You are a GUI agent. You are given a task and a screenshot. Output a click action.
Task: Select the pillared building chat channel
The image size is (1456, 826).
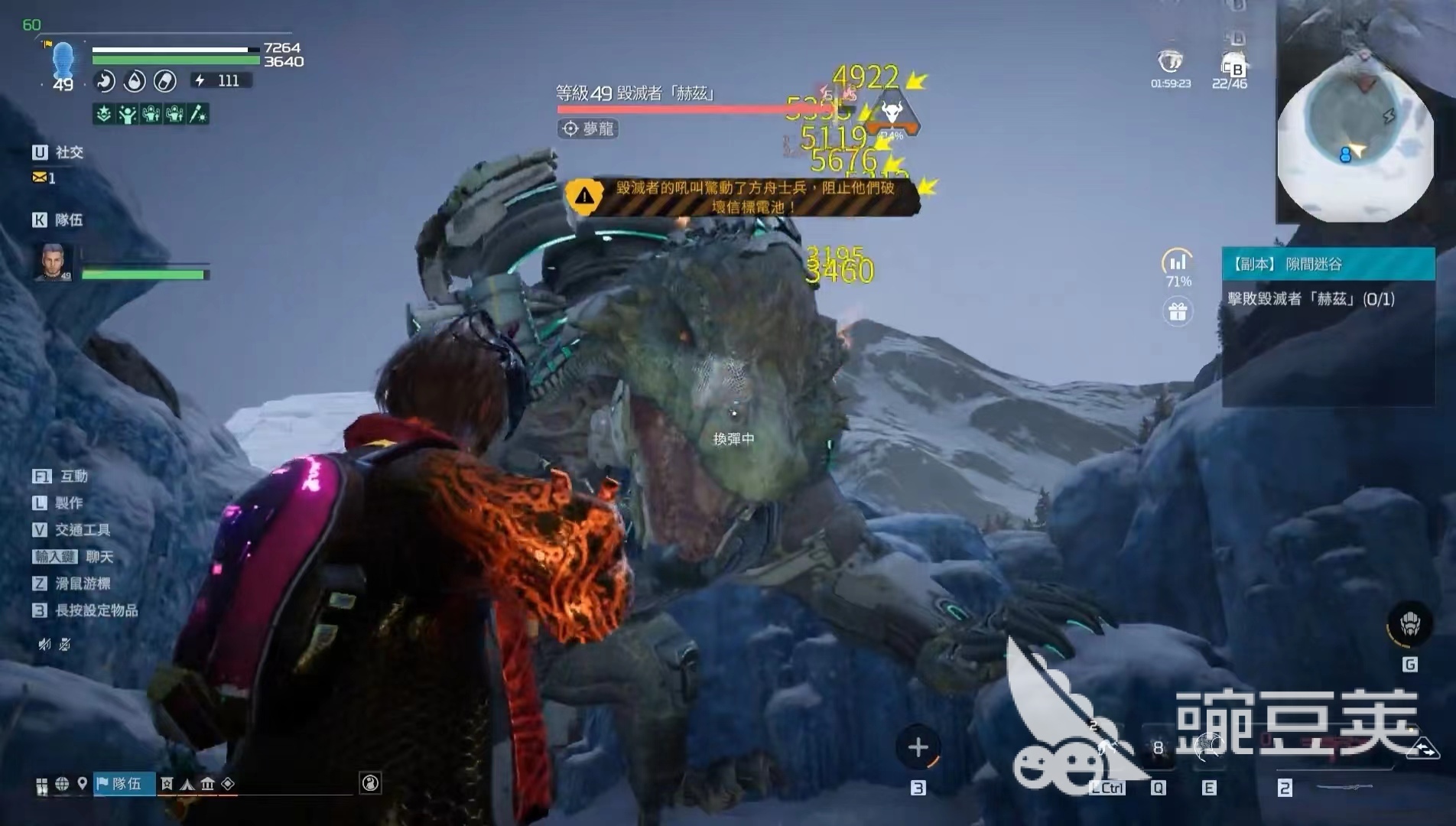click(207, 784)
